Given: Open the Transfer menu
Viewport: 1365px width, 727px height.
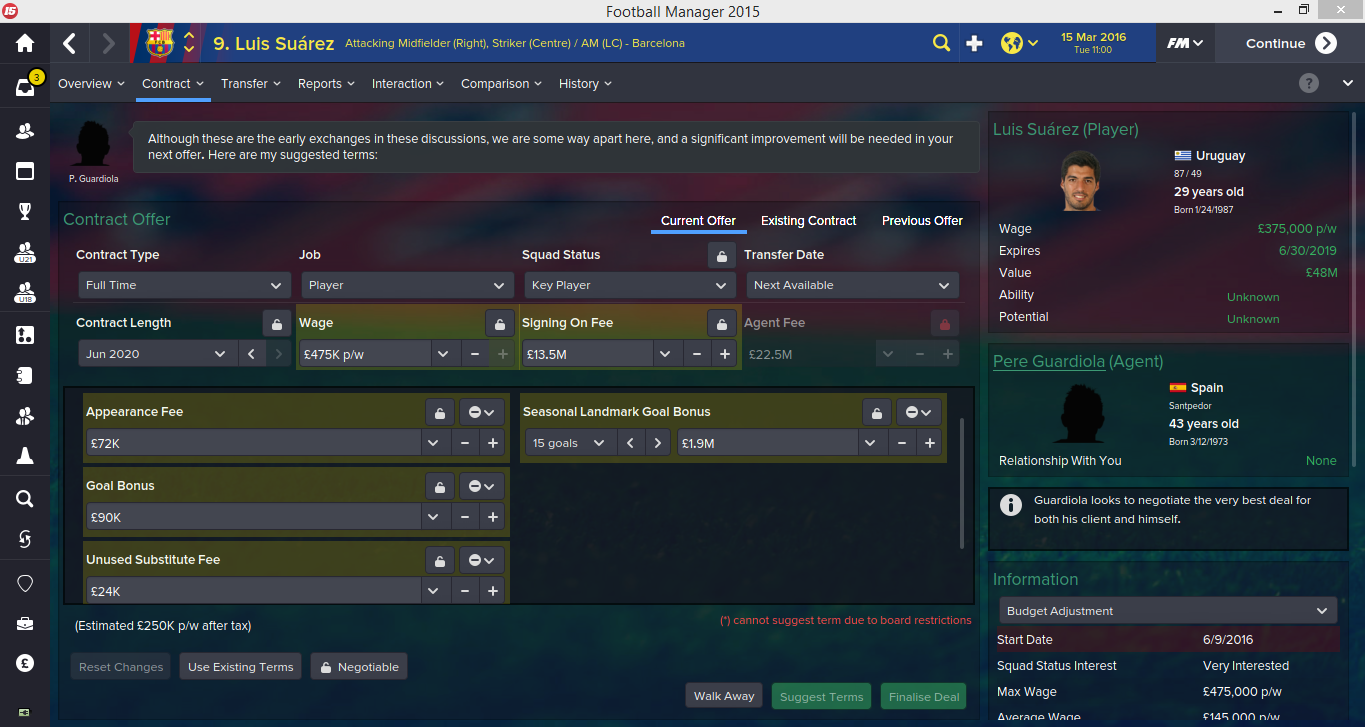Looking at the screenshot, I should [x=250, y=84].
